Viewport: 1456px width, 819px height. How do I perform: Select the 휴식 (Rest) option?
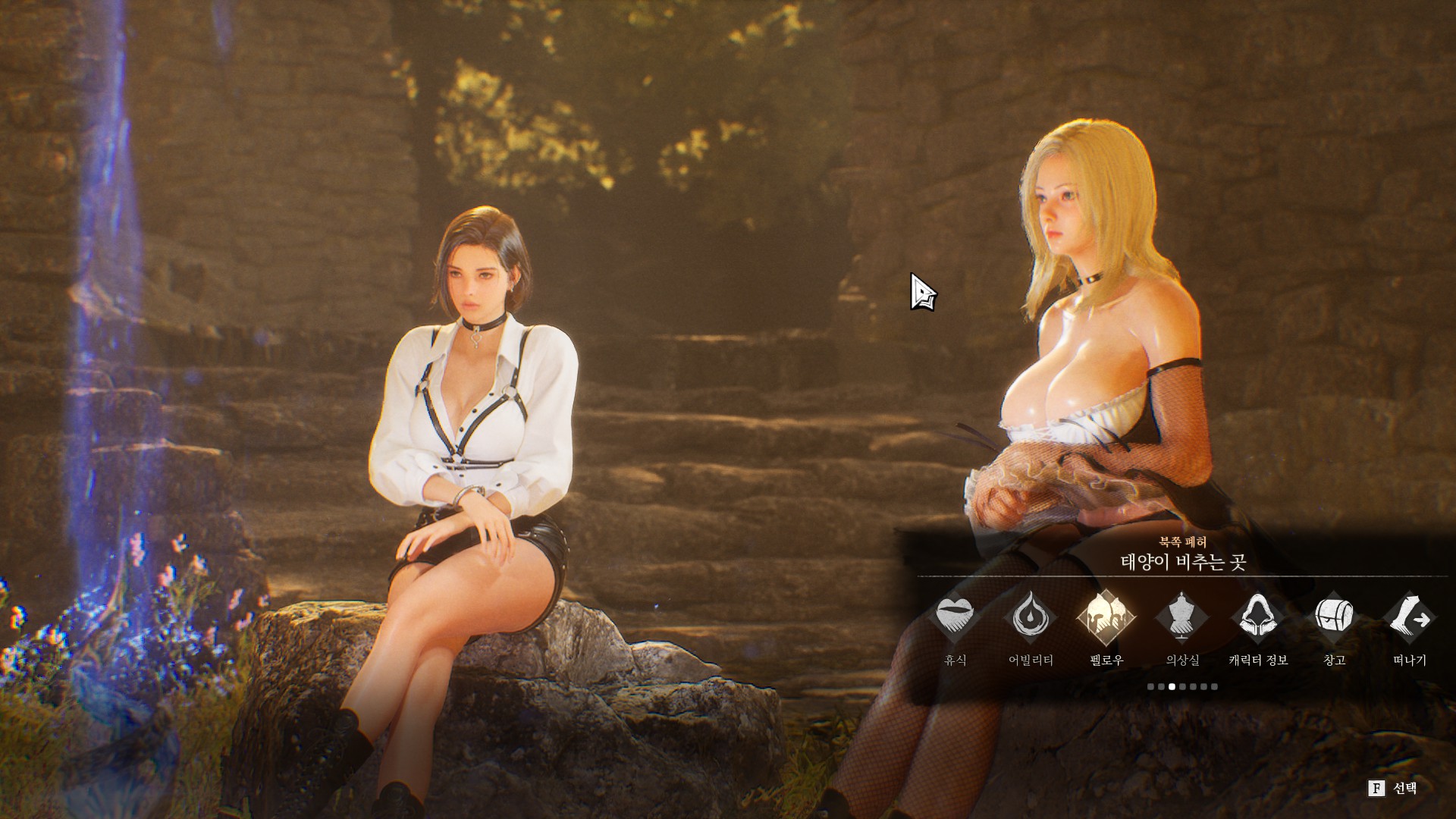(x=955, y=617)
